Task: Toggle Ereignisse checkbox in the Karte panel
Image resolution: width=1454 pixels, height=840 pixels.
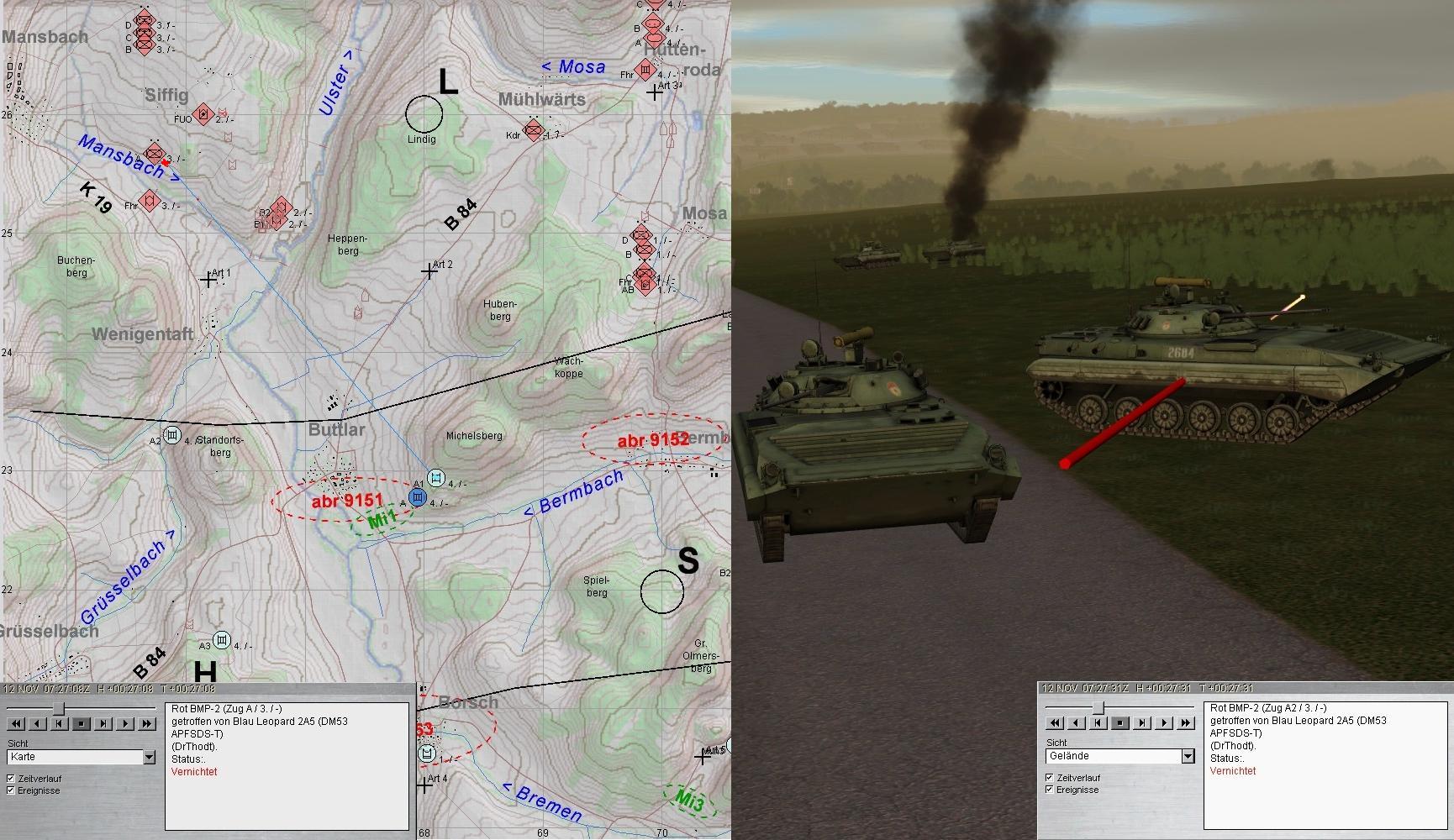Action: pyautogui.click(x=11, y=790)
